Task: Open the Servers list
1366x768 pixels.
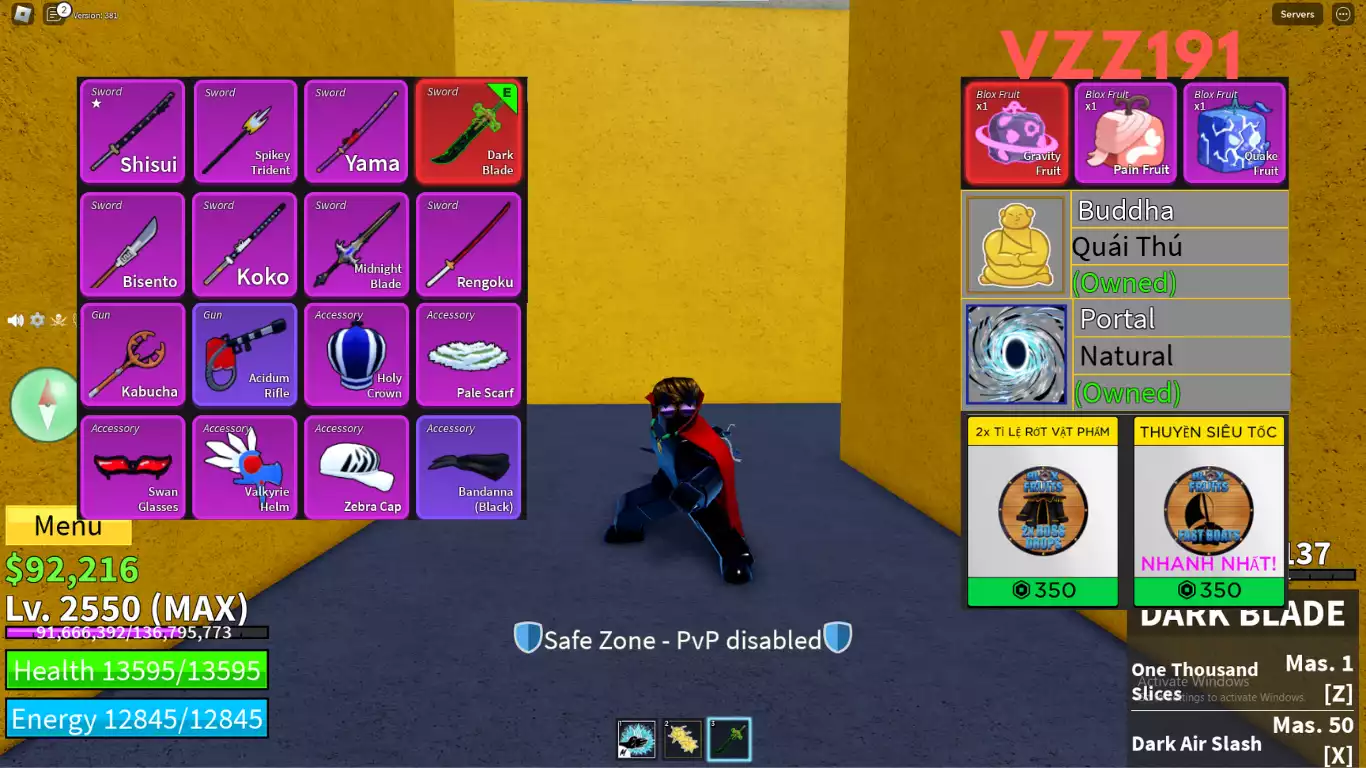Action: [1297, 14]
